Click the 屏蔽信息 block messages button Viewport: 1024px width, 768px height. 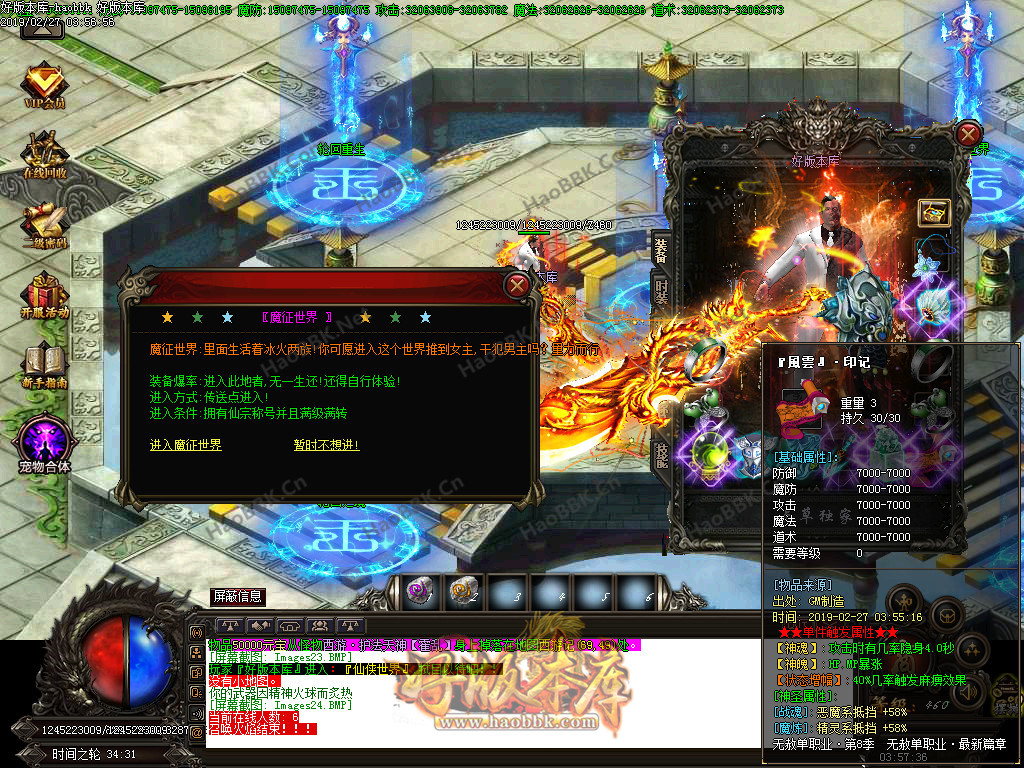click(238, 597)
